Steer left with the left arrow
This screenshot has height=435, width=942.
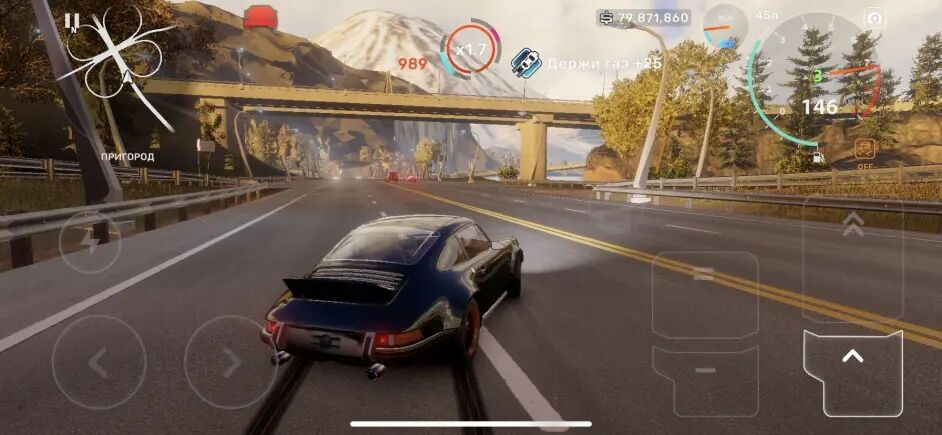click(x=98, y=362)
